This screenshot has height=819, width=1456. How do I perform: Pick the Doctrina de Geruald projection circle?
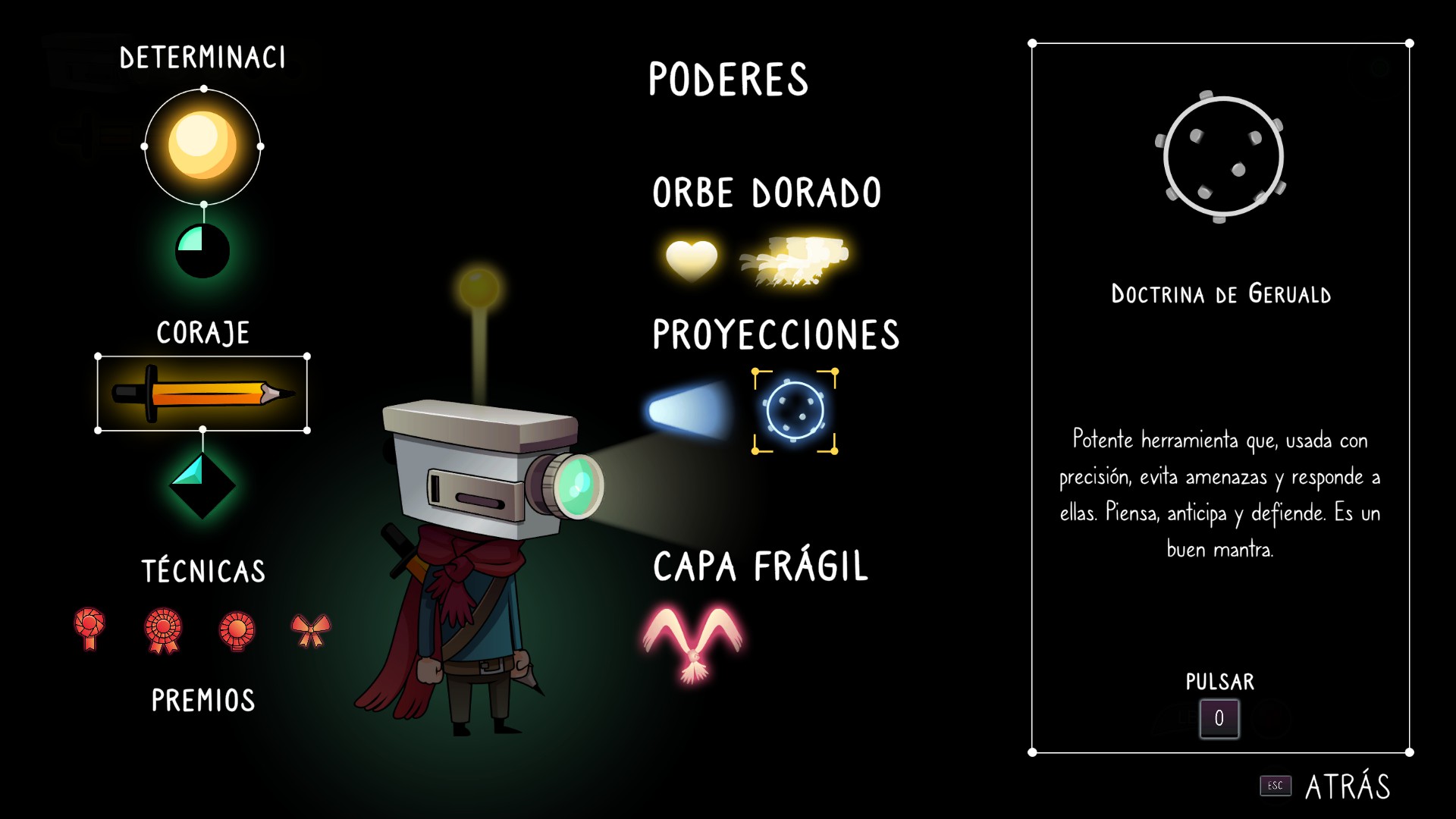(795, 411)
